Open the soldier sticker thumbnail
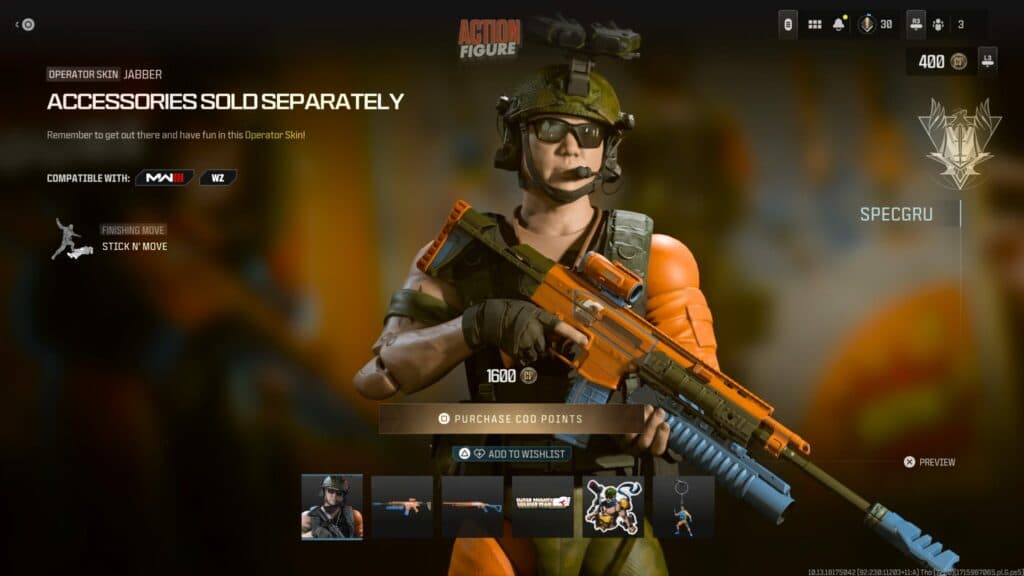Viewport: 1024px width, 576px height. tap(613, 507)
